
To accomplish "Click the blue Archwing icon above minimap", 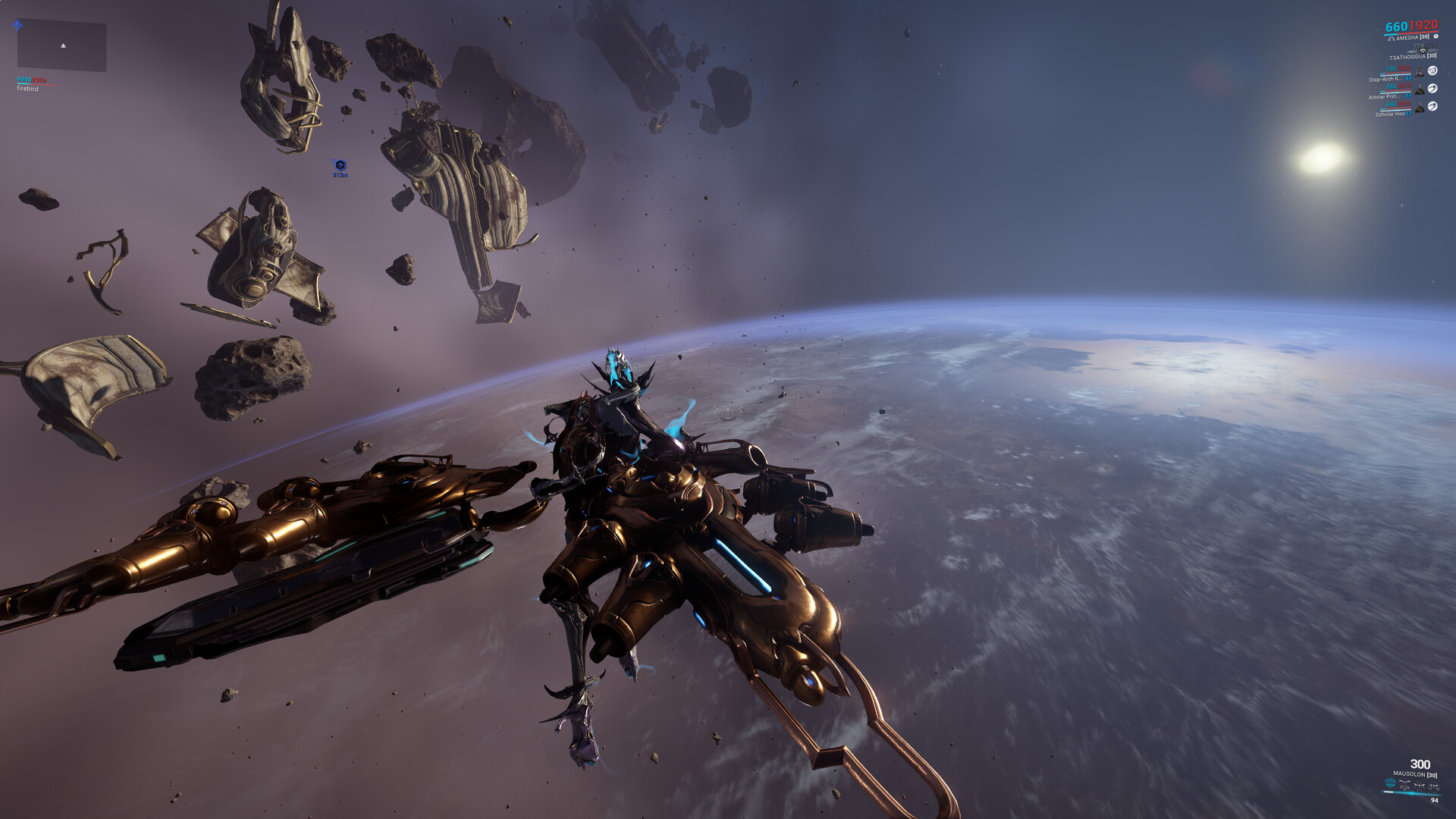I will [x=17, y=25].
